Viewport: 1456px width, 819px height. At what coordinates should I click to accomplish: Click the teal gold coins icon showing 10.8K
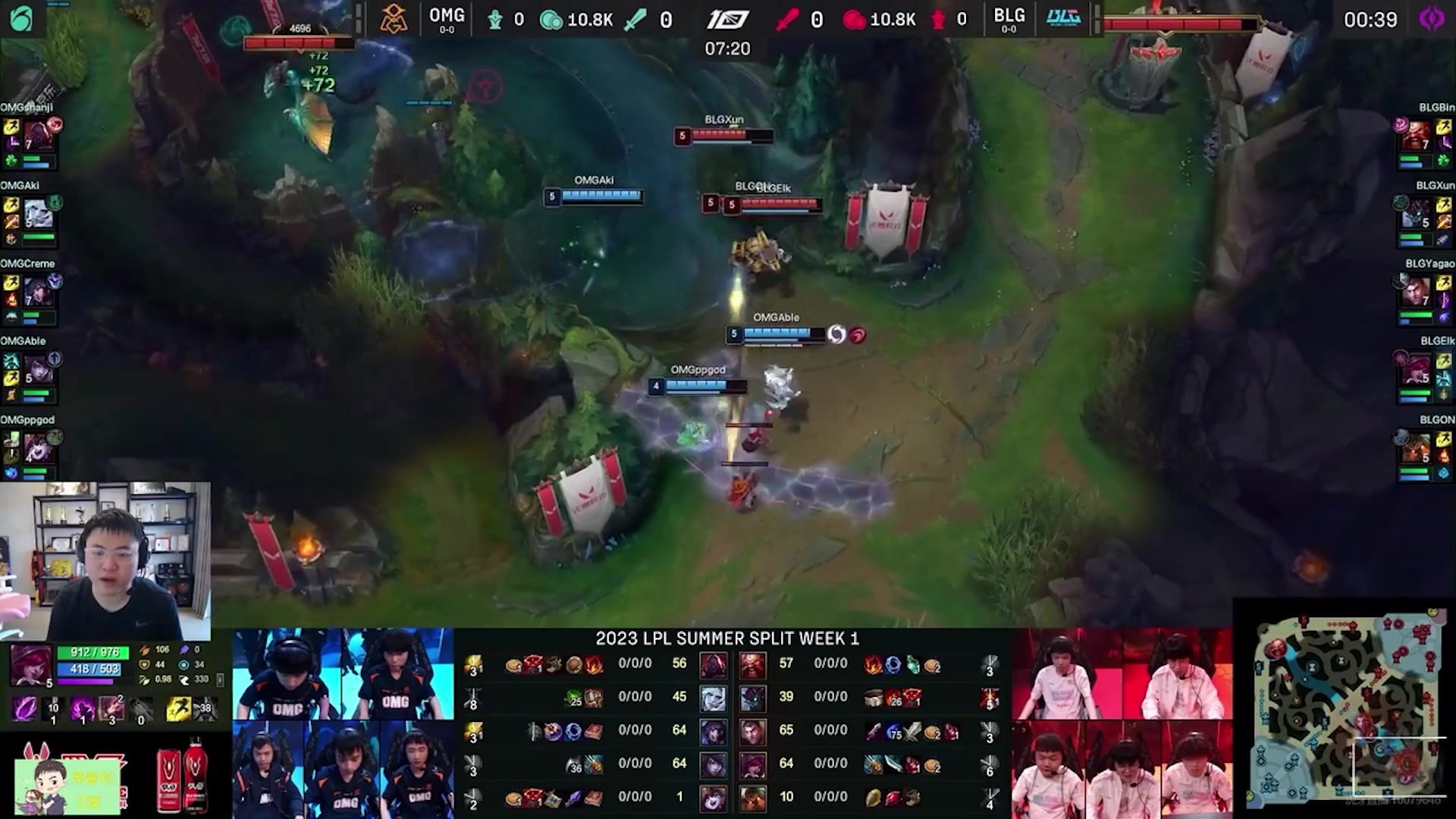pyautogui.click(x=551, y=20)
